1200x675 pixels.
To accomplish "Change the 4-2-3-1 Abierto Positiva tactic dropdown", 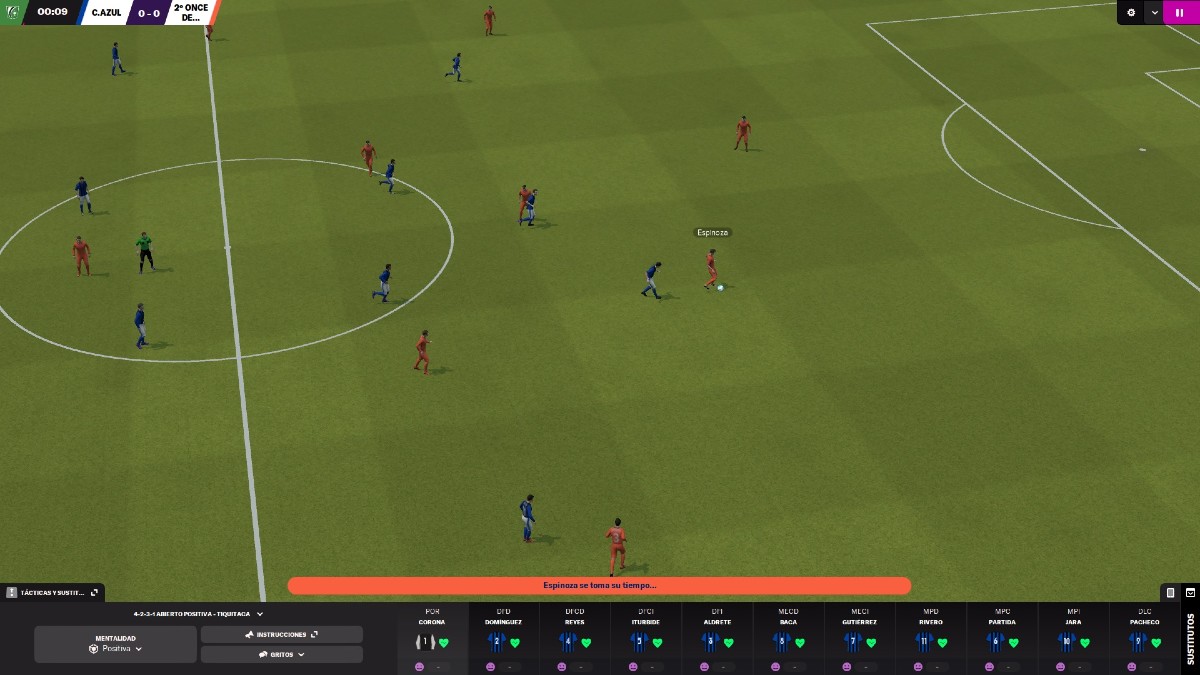I will pyautogui.click(x=198, y=614).
